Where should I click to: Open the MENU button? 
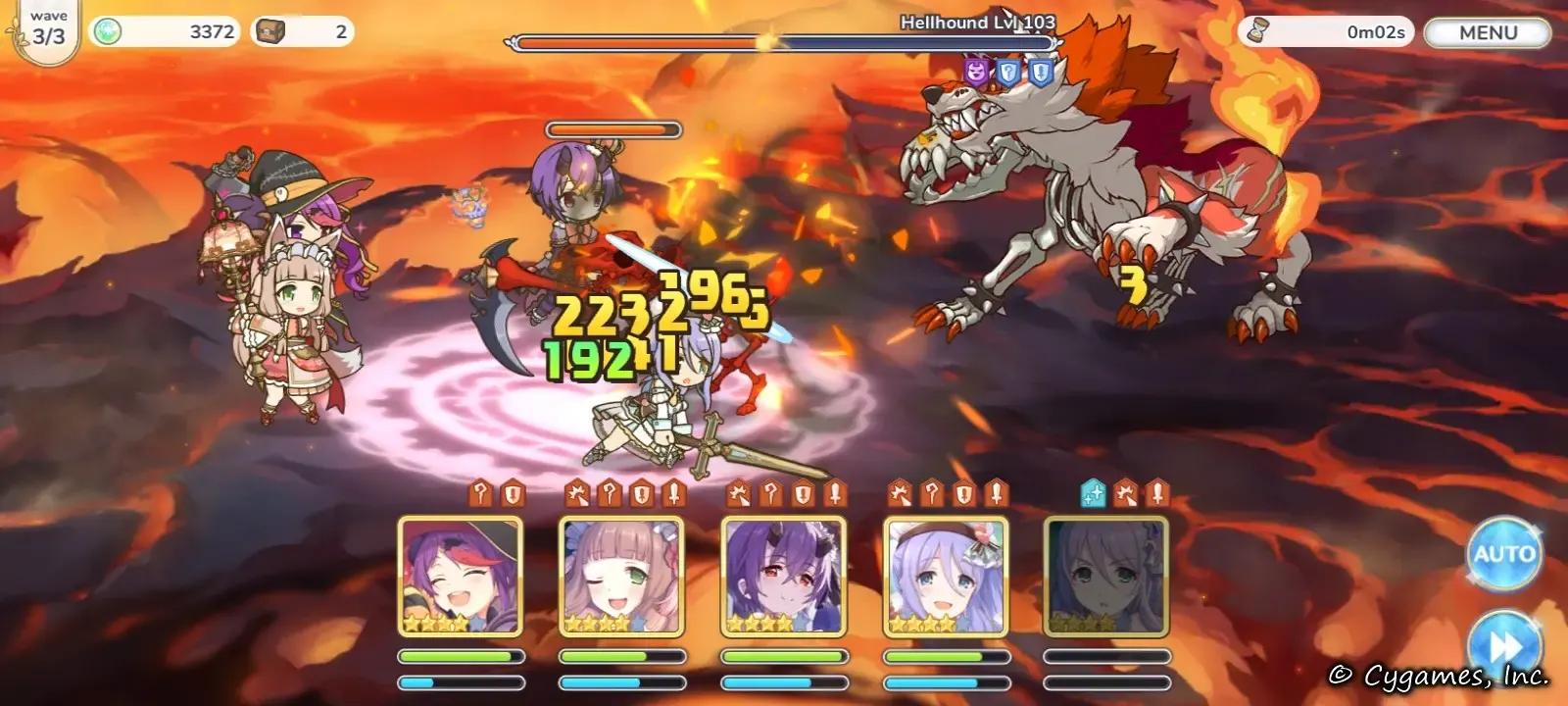(1487, 32)
